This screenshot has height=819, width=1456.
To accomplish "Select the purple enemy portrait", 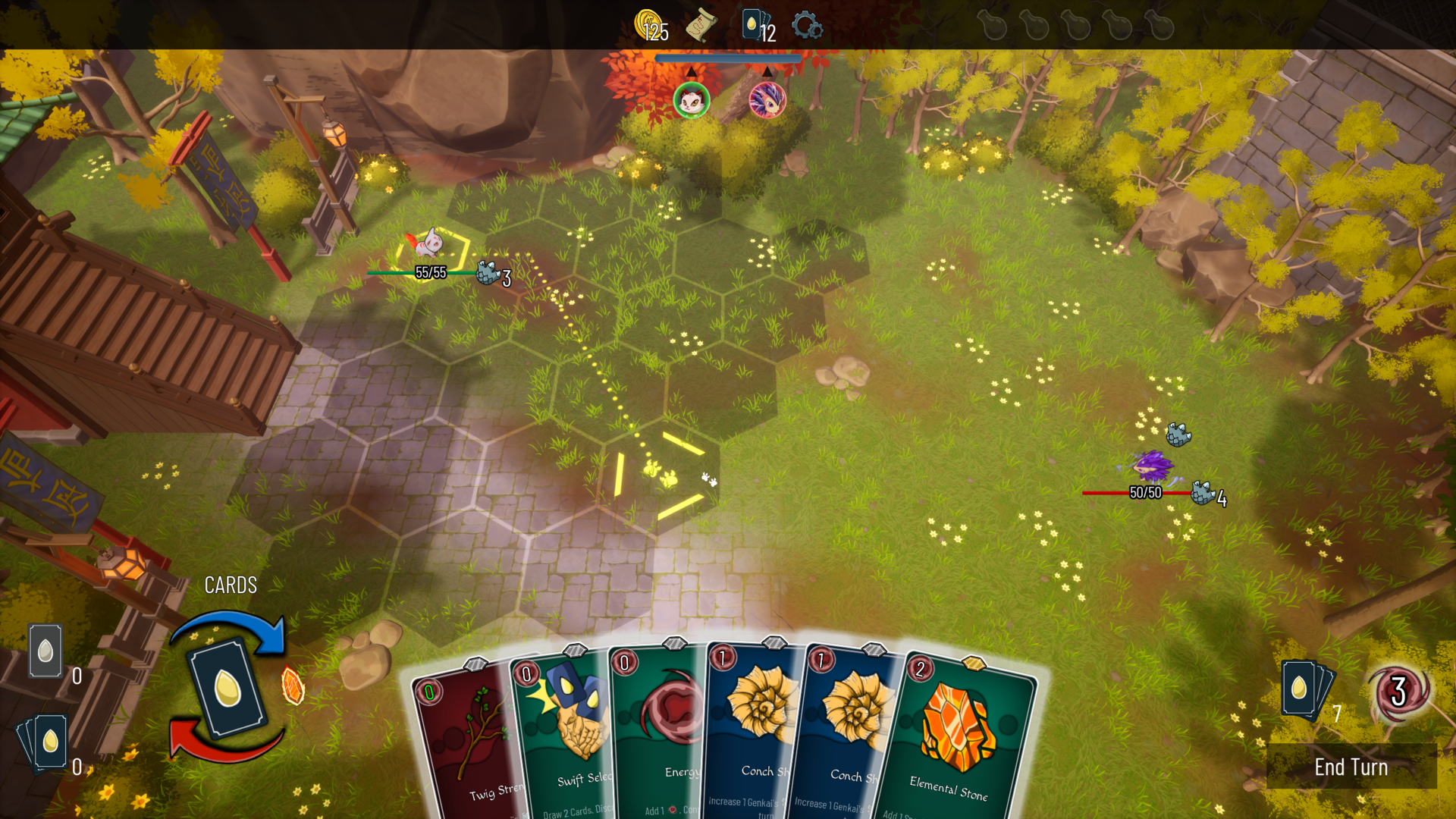I will pos(767,99).
